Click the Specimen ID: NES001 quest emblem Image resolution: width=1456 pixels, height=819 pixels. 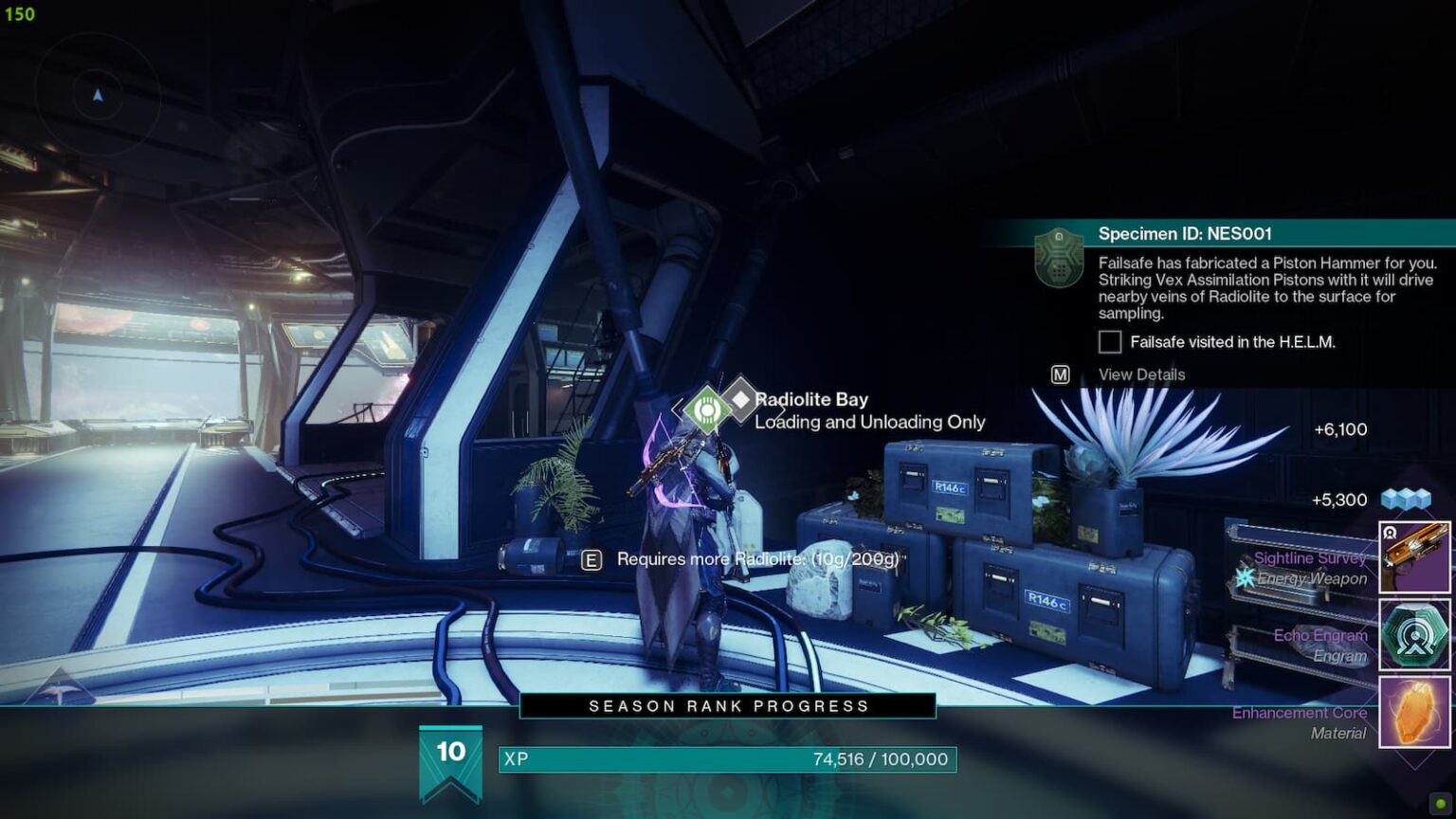(1059, 257)
